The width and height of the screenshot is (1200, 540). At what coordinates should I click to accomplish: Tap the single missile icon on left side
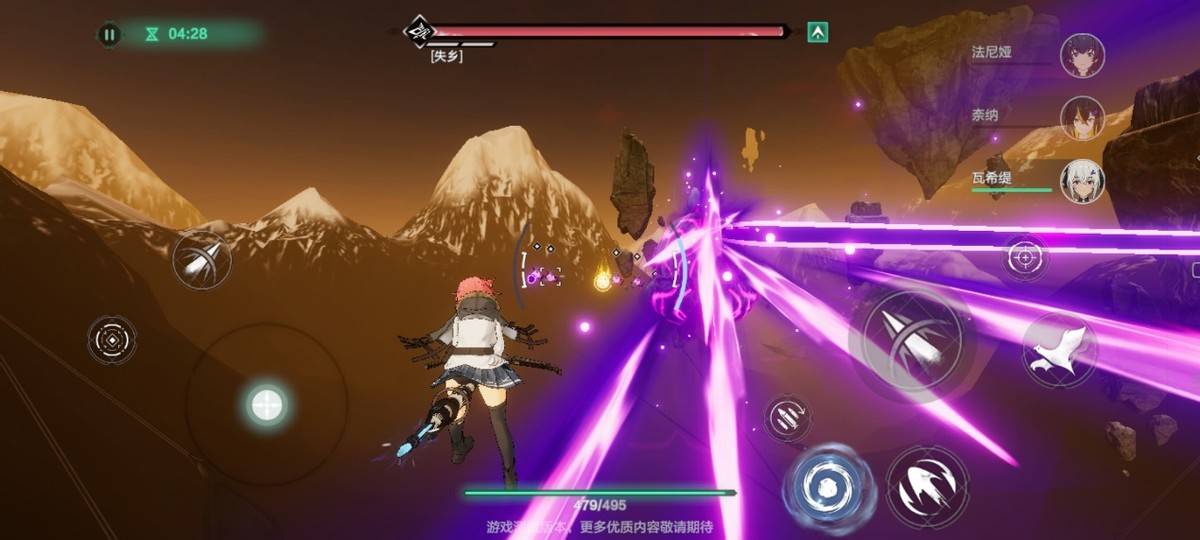coord(201,260)
